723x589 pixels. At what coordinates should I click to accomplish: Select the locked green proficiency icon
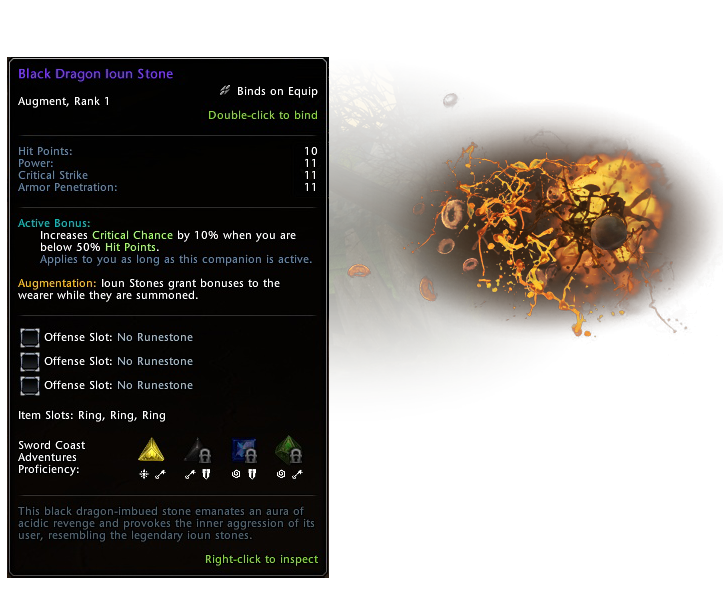(291, 449)
